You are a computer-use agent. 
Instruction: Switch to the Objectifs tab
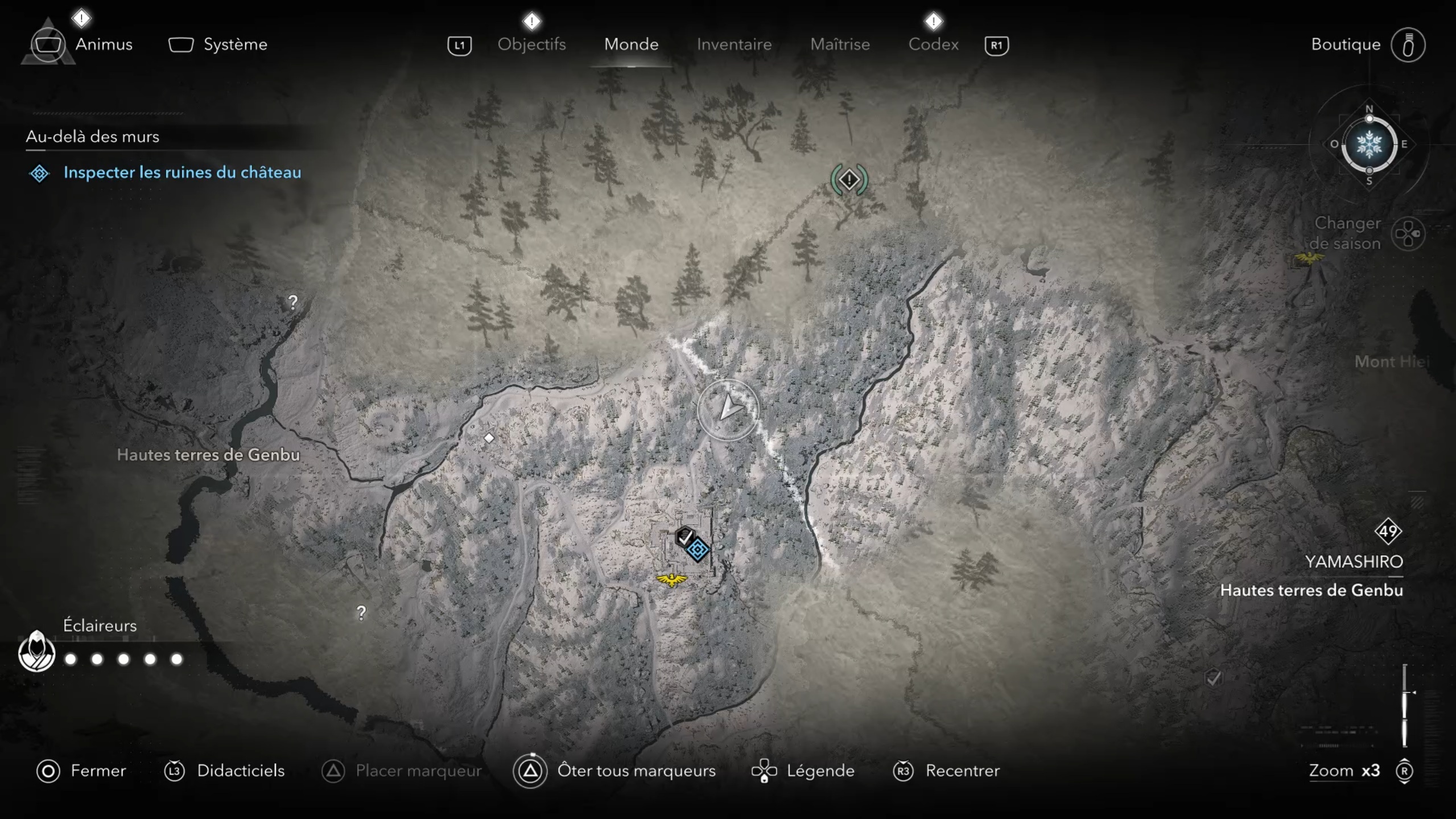(x=531, y=44)
